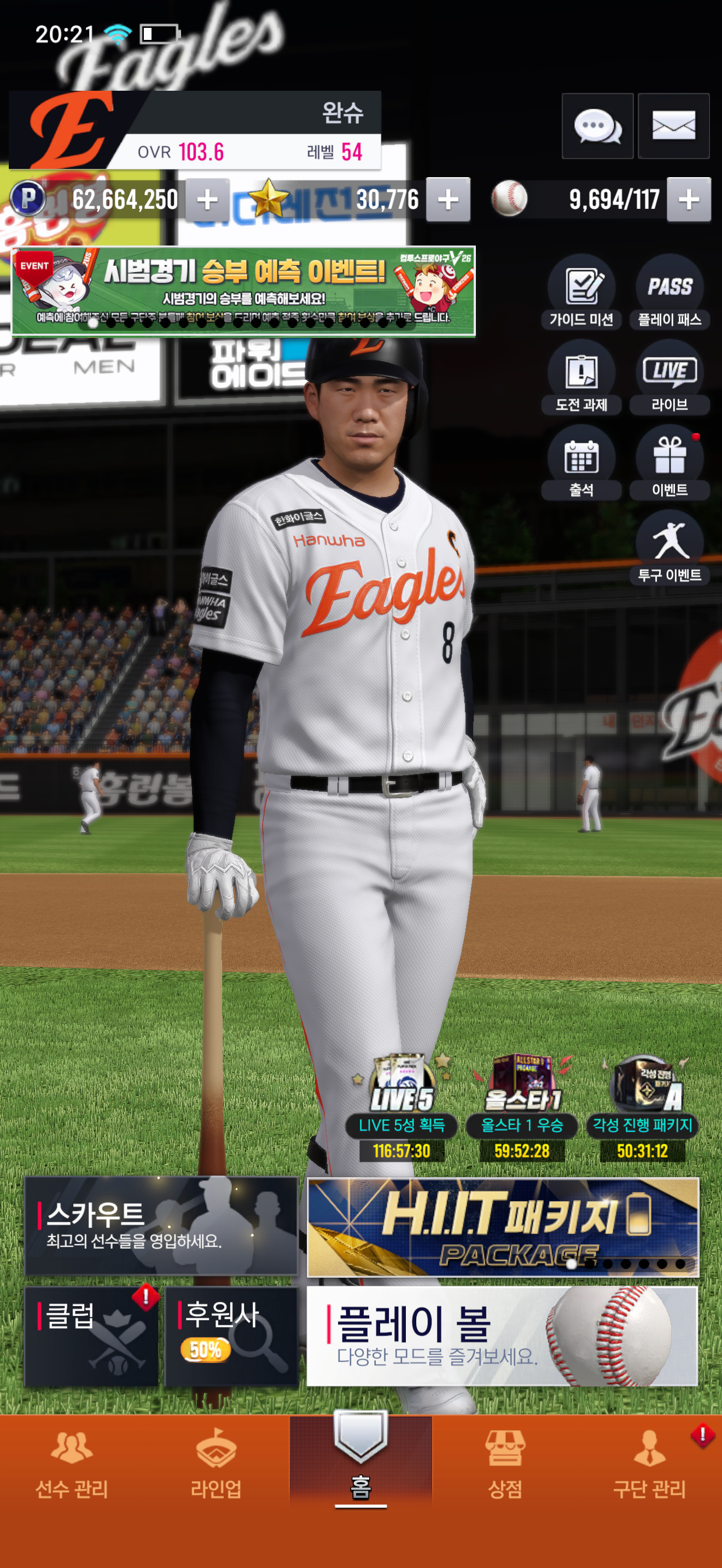Open the chat speech bubble icon
The height and width of the screenshot is (1568, 722).
tap(597, 126)
